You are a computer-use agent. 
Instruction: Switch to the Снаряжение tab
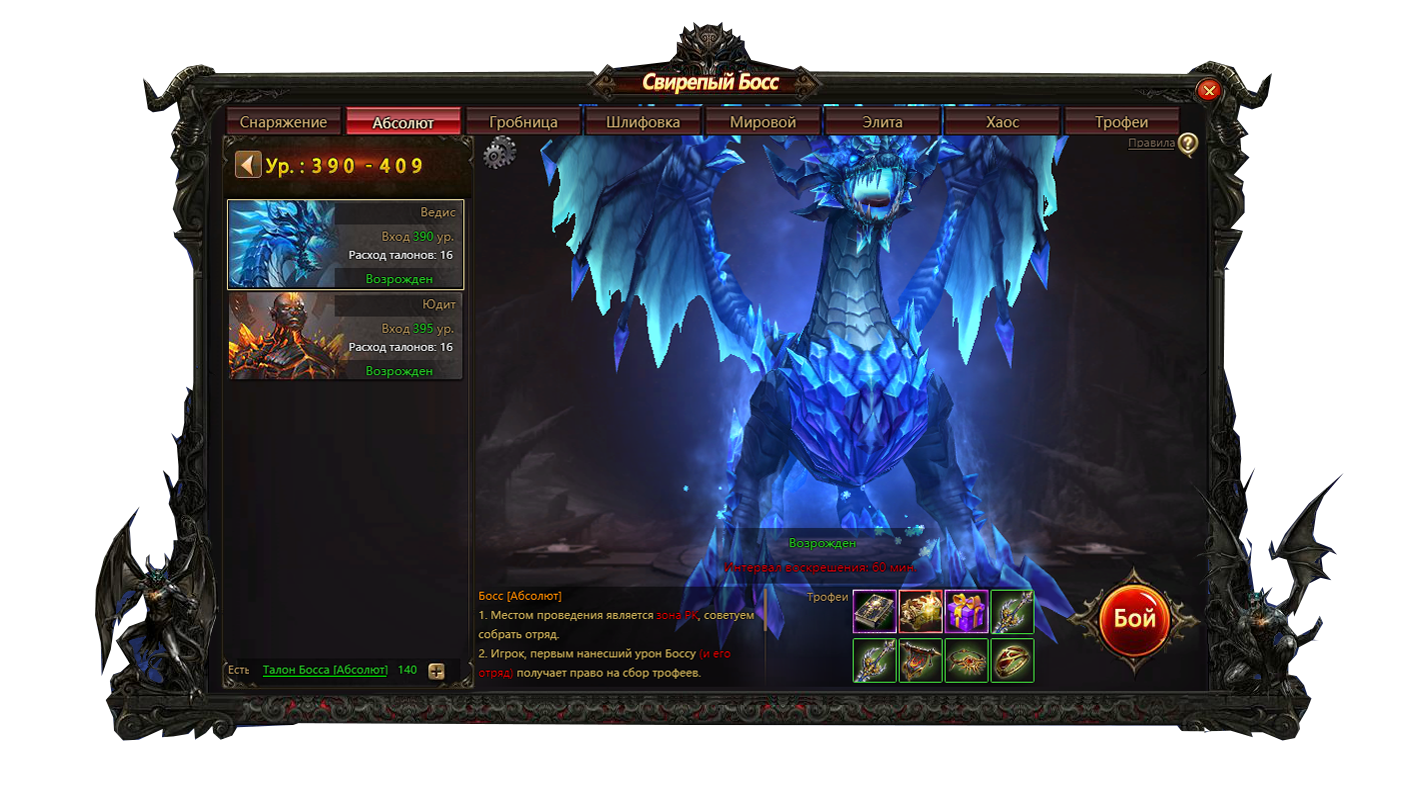[x=283, y=122]
